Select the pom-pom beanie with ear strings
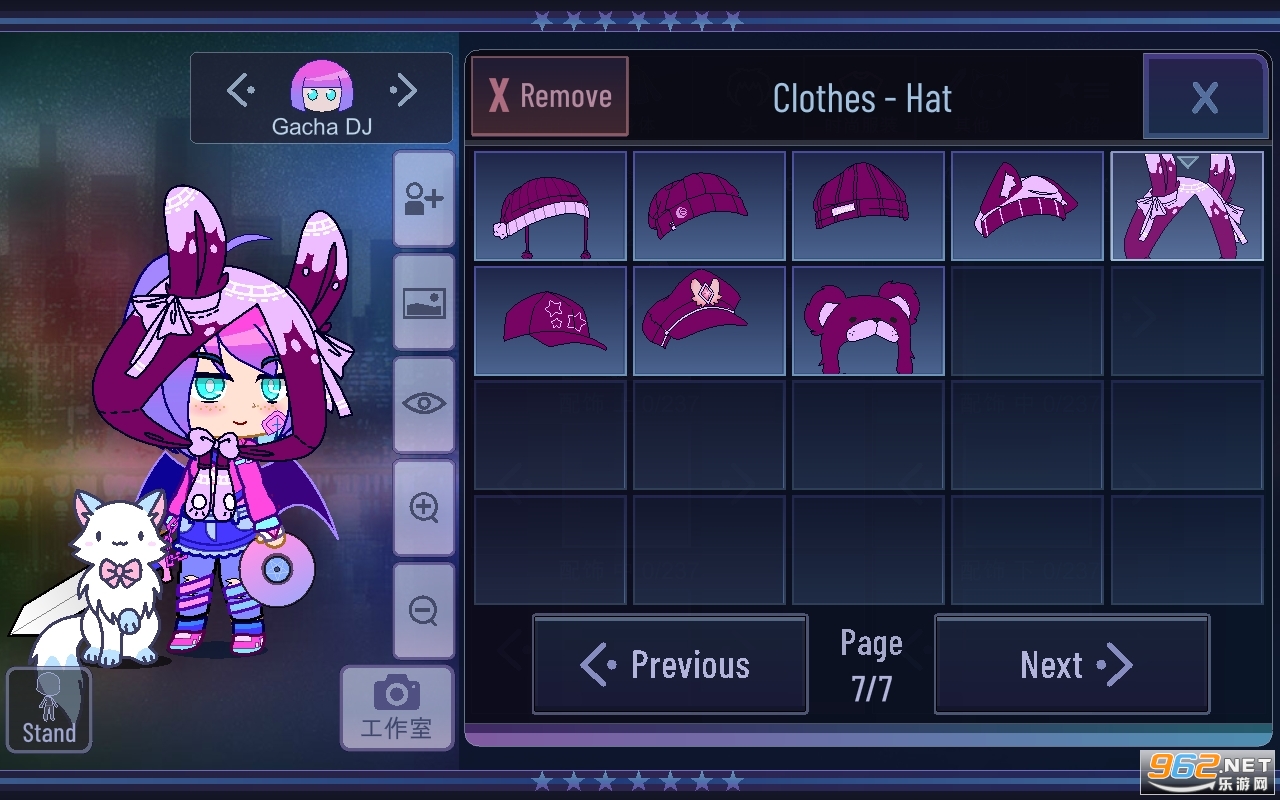The image size is (1280, 800). point(550,206)
